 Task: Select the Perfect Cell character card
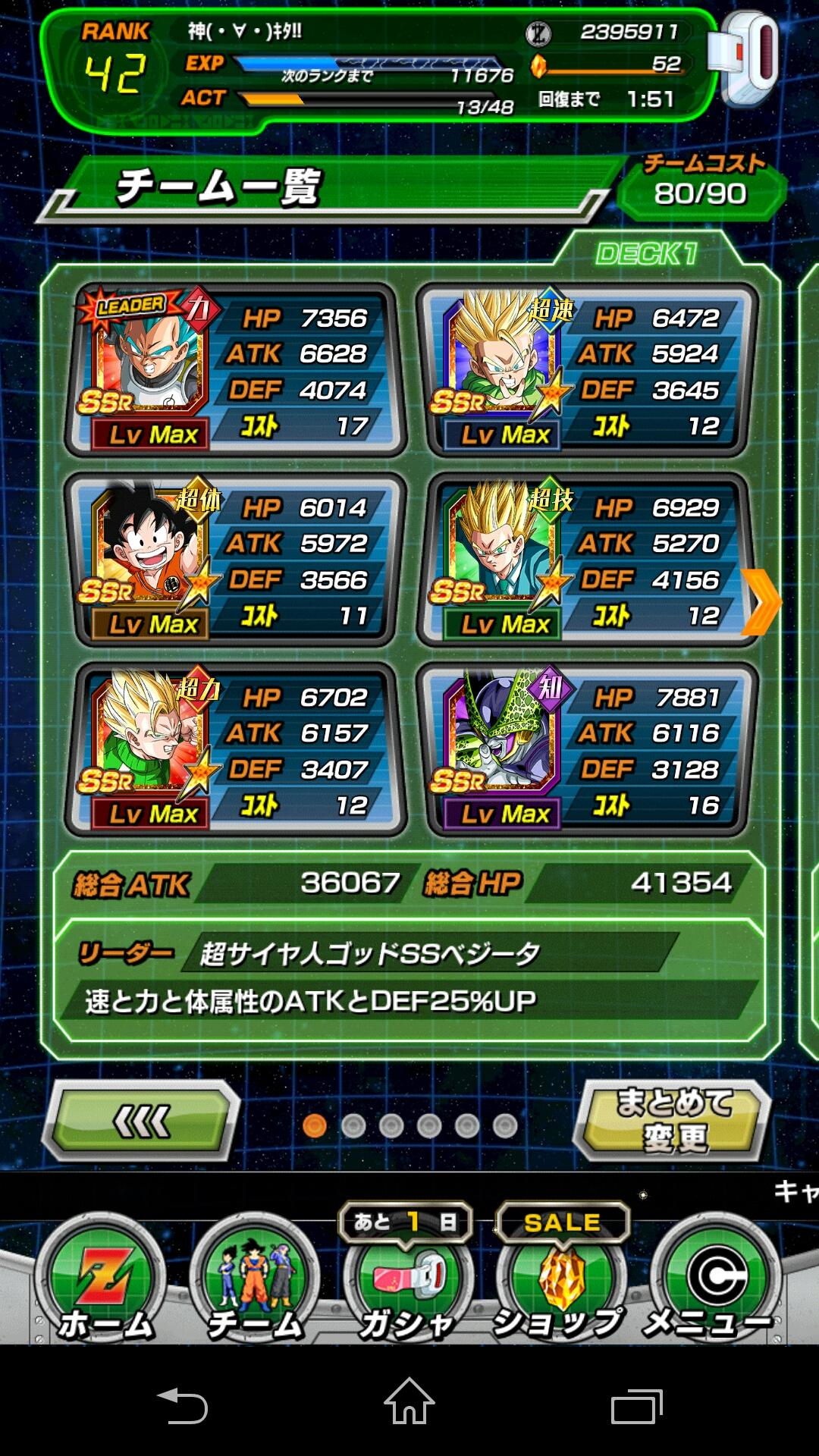[x=588, y=750]
